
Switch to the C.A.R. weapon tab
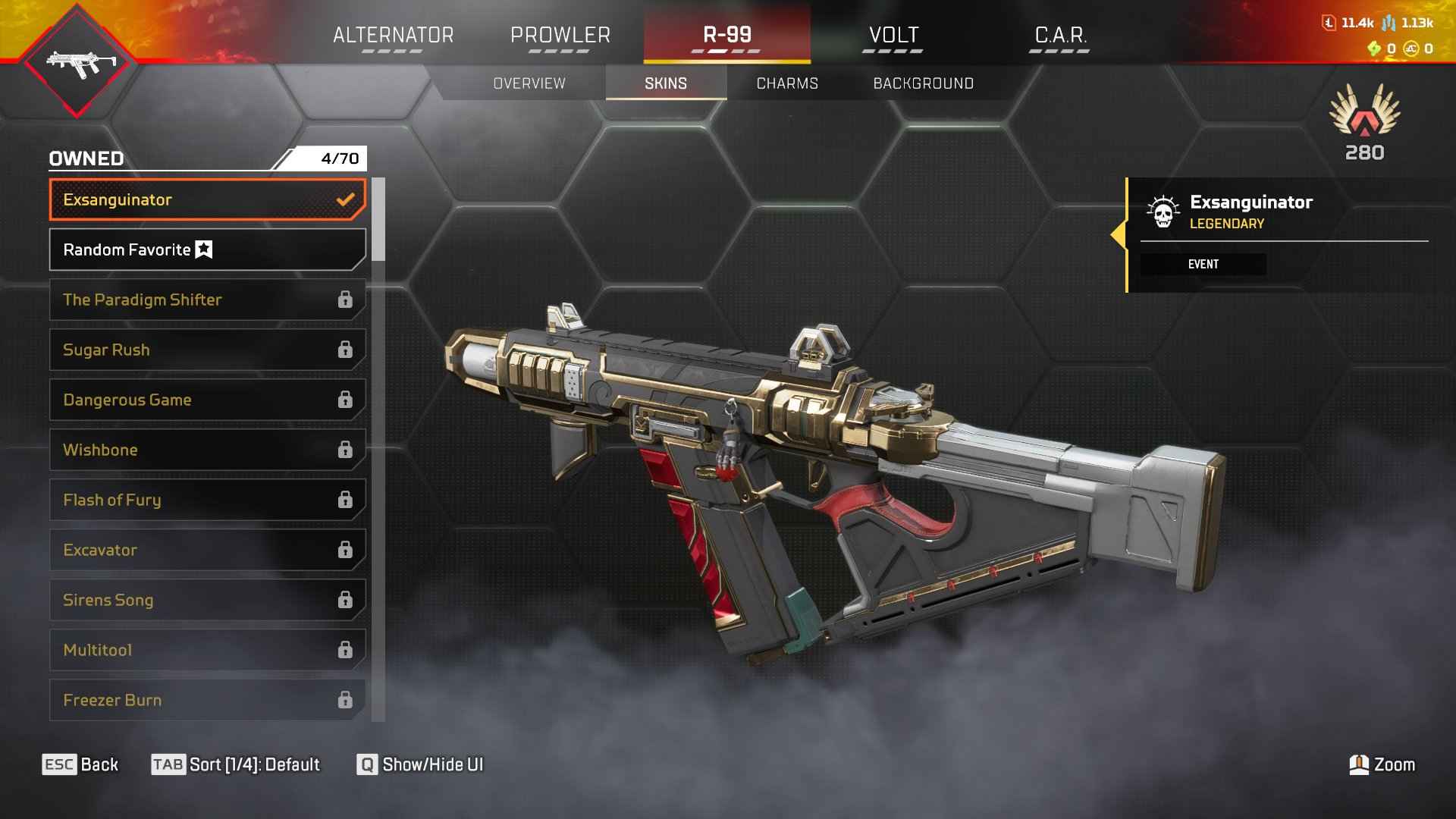[x=1060, y=36]
